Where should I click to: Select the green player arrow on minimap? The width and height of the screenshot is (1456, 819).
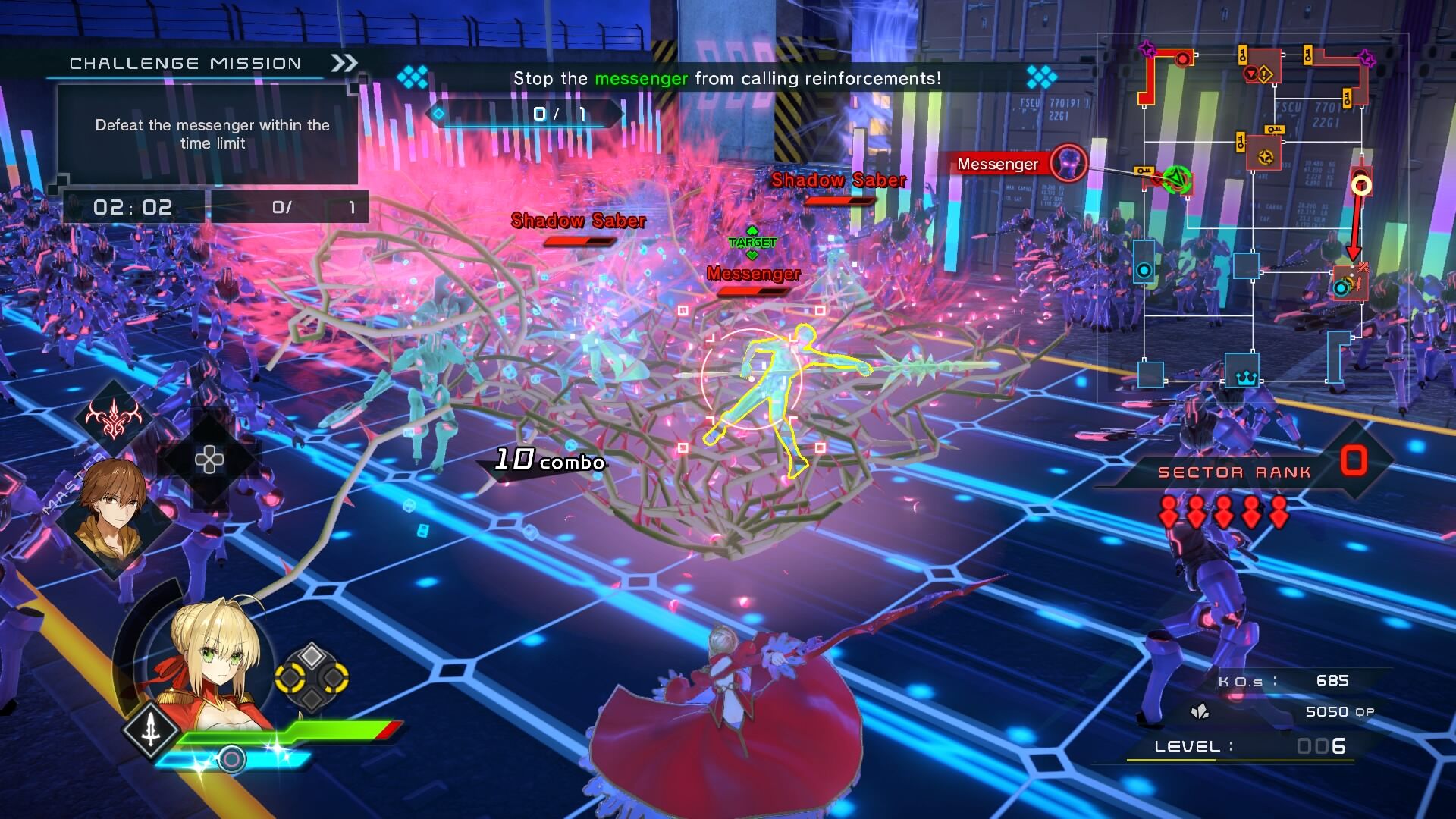click(x=1175, y=179)
